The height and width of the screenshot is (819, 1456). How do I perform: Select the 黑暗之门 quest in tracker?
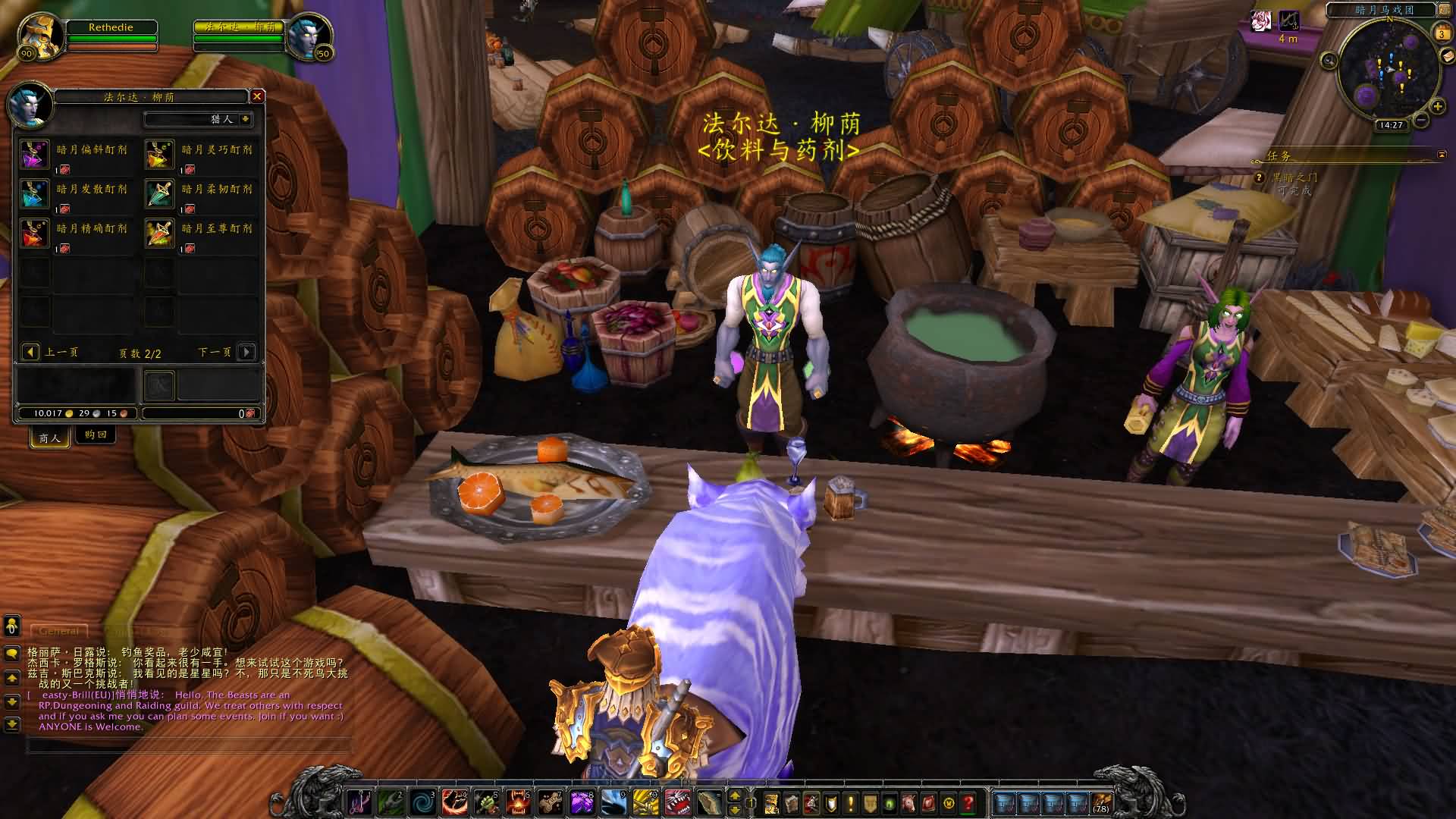coord(1294,177)
